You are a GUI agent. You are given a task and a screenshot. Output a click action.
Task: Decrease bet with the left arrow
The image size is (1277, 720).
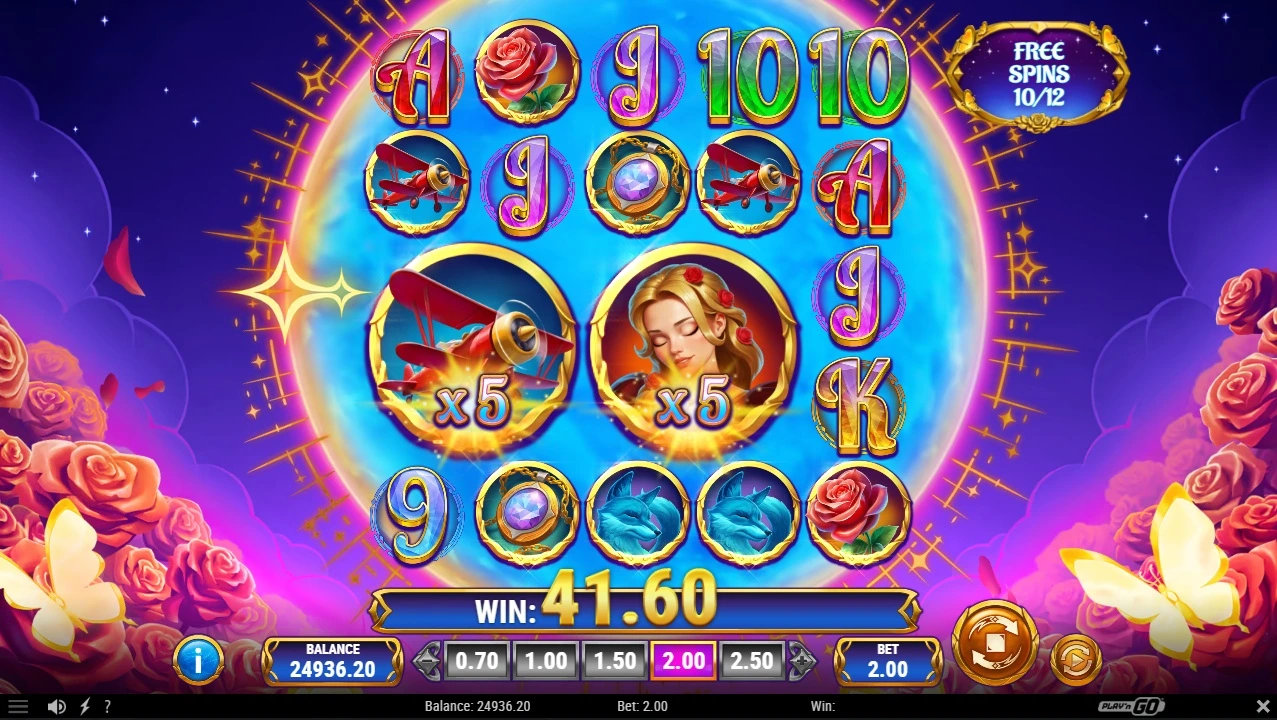click(428, 661)
